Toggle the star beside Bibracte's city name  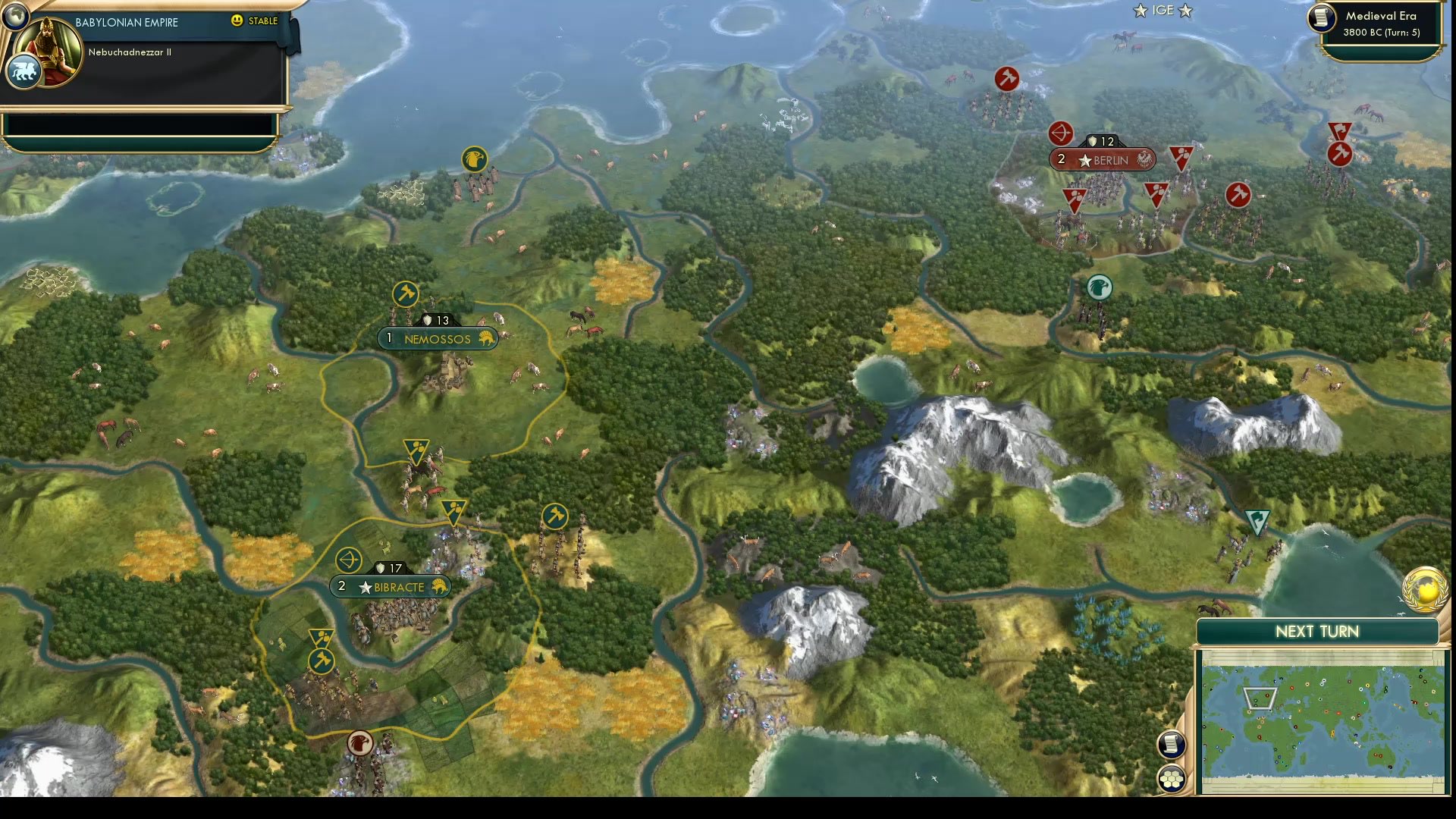click(x=367, y=586)
